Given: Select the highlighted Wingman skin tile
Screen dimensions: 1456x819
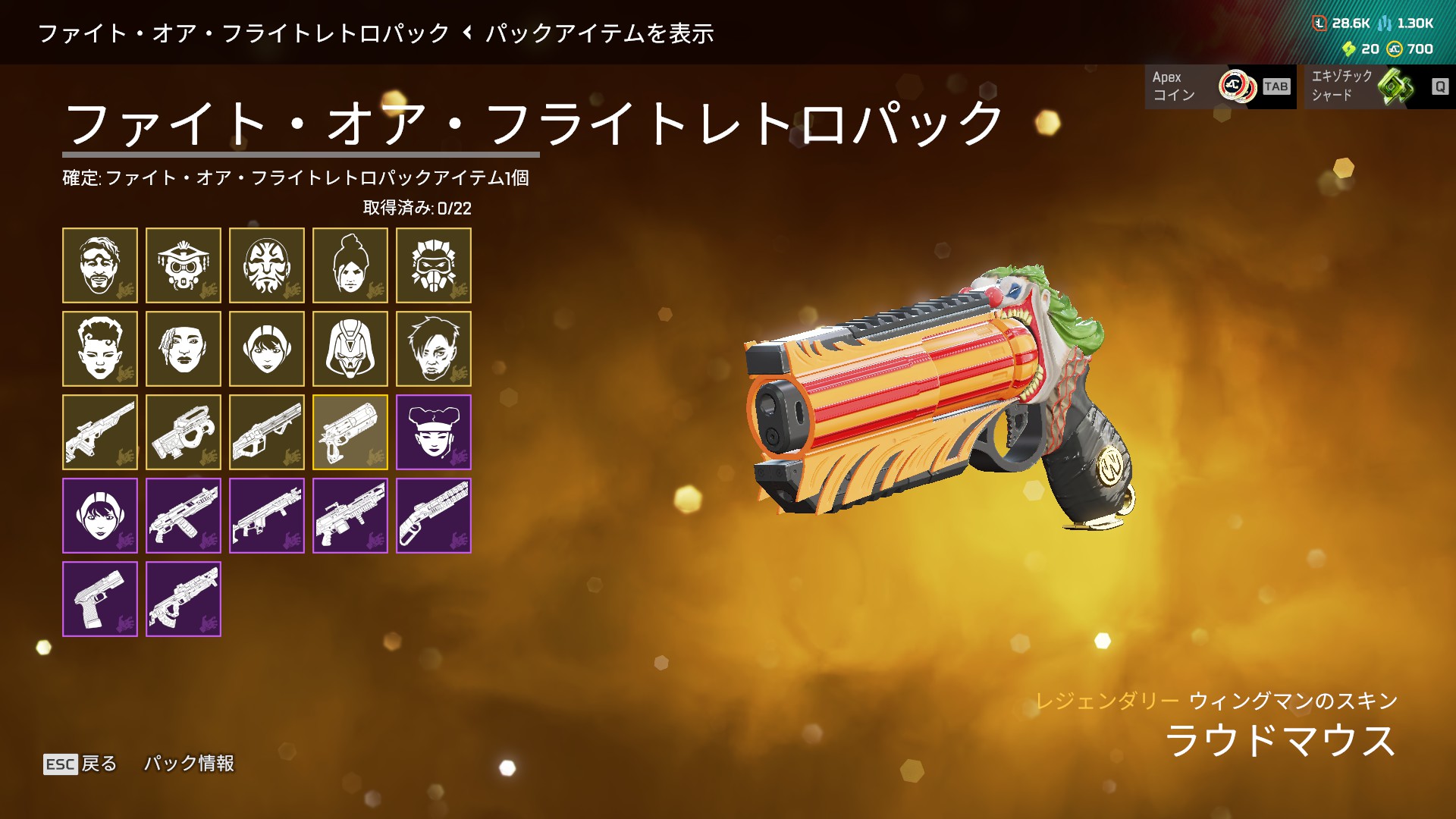Looking at the screenshot, I should pyautogui.click(x=350, y=432).
